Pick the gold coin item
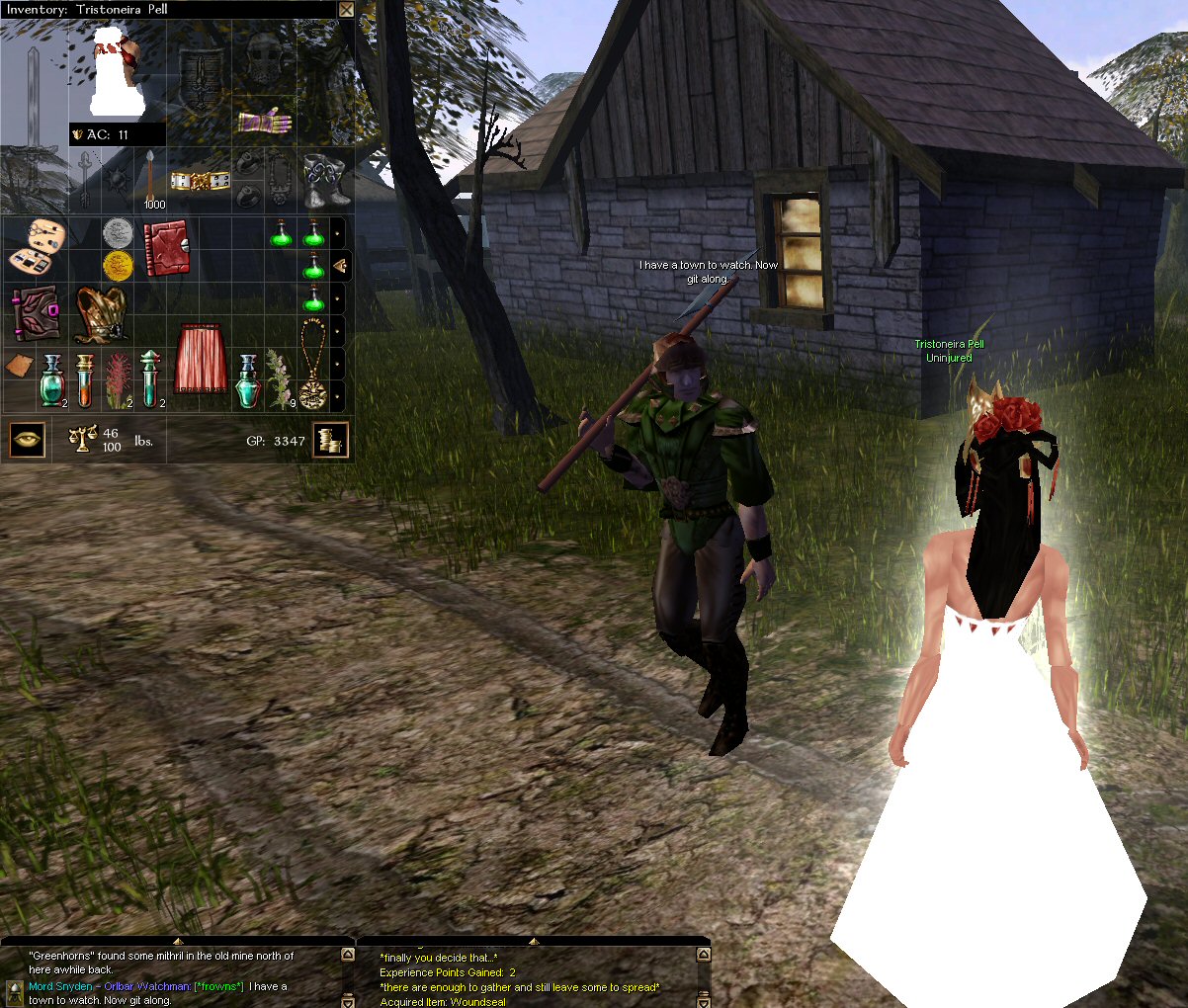The height and width of the screenshot is (1008, 1188). [x=118, y=265]
